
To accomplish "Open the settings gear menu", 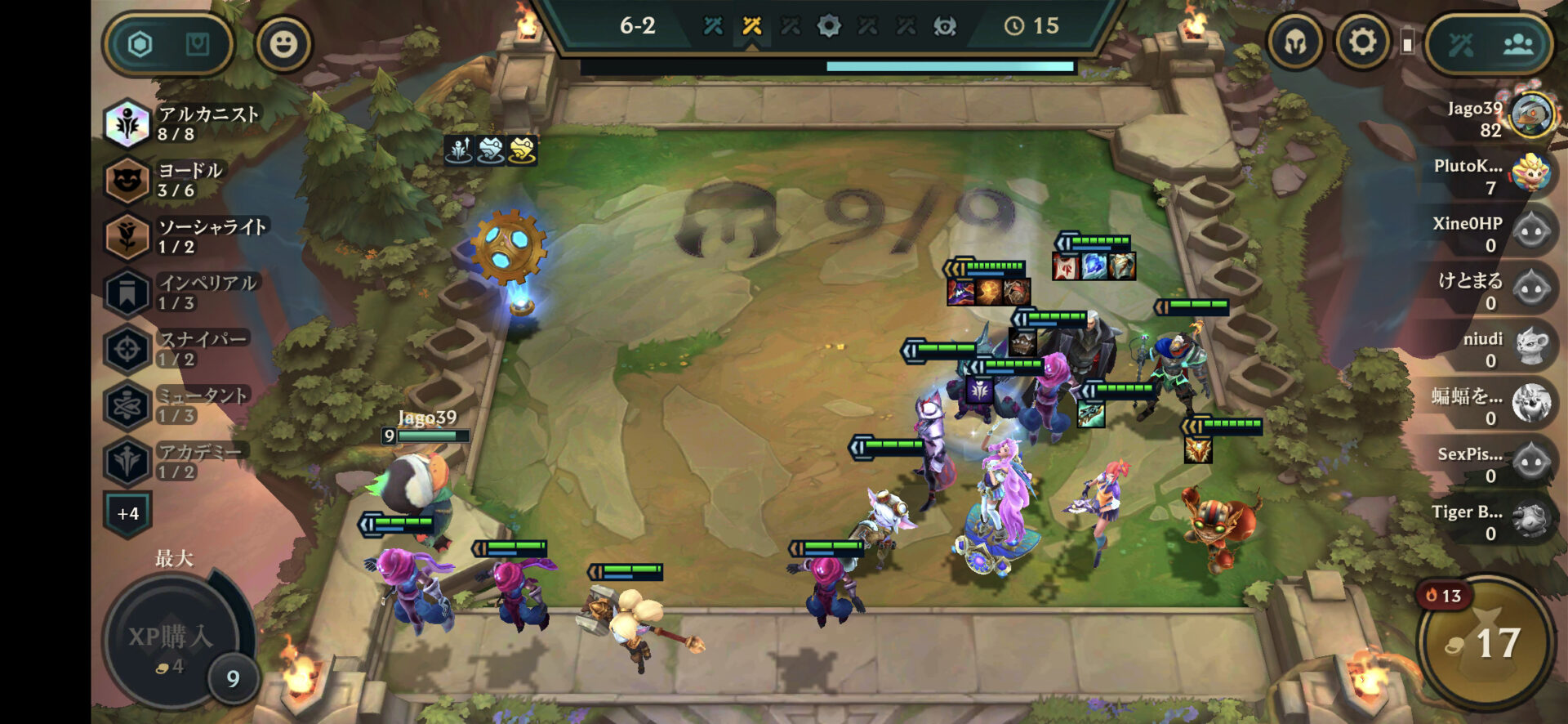I will click(1361, 42).
